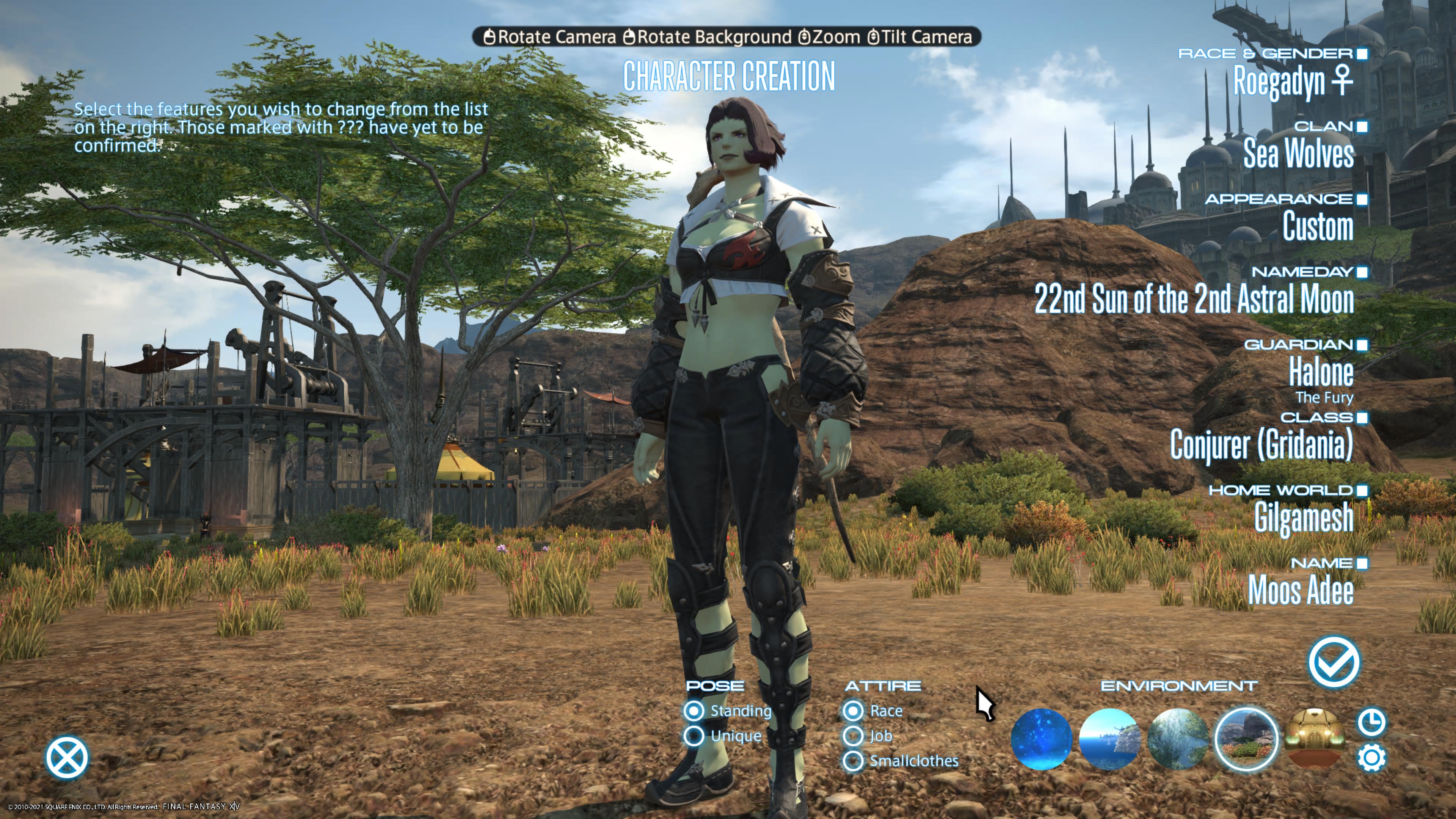The image size is (1456, 819).
Task: Open the Race & Gender selection
Action: (1292, 81)
